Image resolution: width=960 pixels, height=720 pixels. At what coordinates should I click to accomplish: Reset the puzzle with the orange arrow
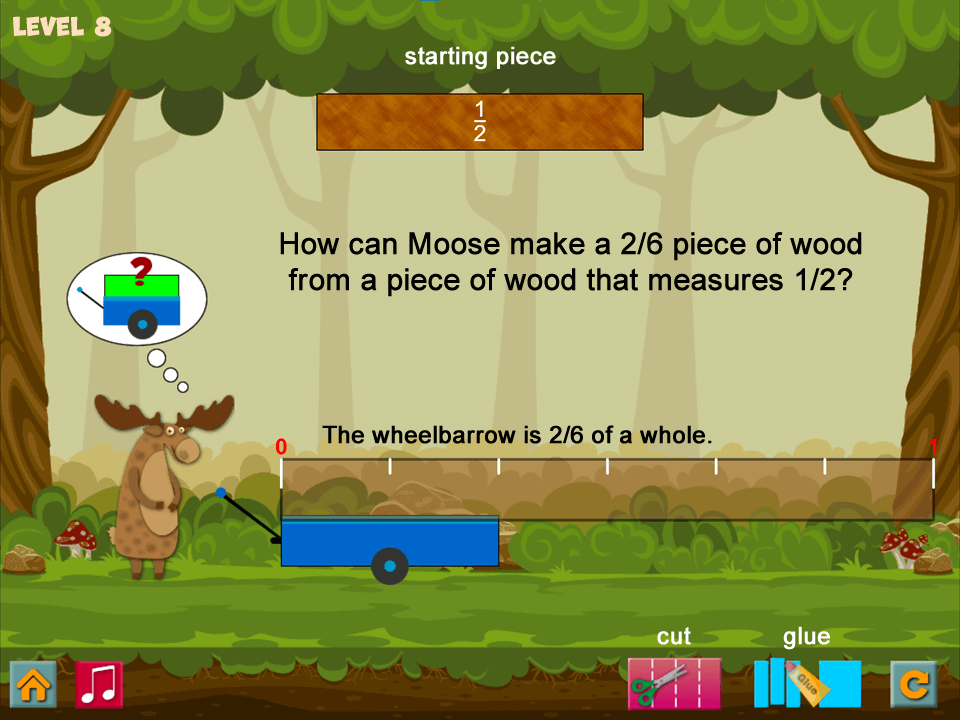914,685
